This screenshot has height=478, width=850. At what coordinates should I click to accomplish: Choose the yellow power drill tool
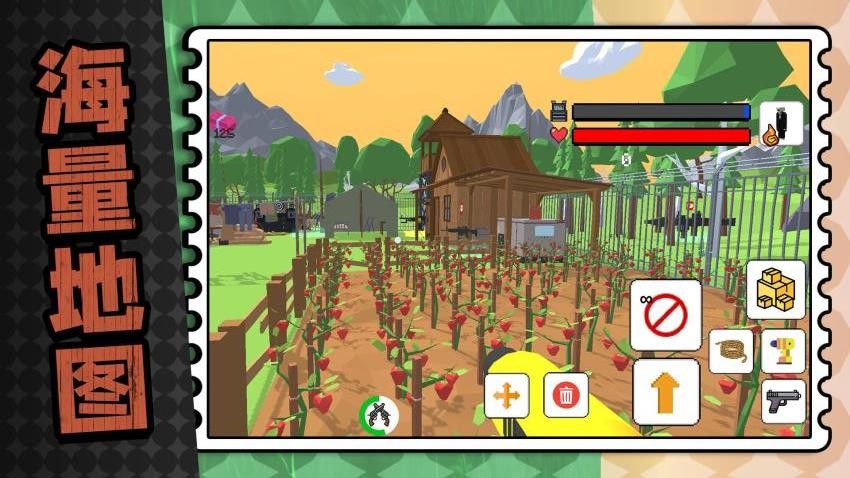tap(782, 351)
